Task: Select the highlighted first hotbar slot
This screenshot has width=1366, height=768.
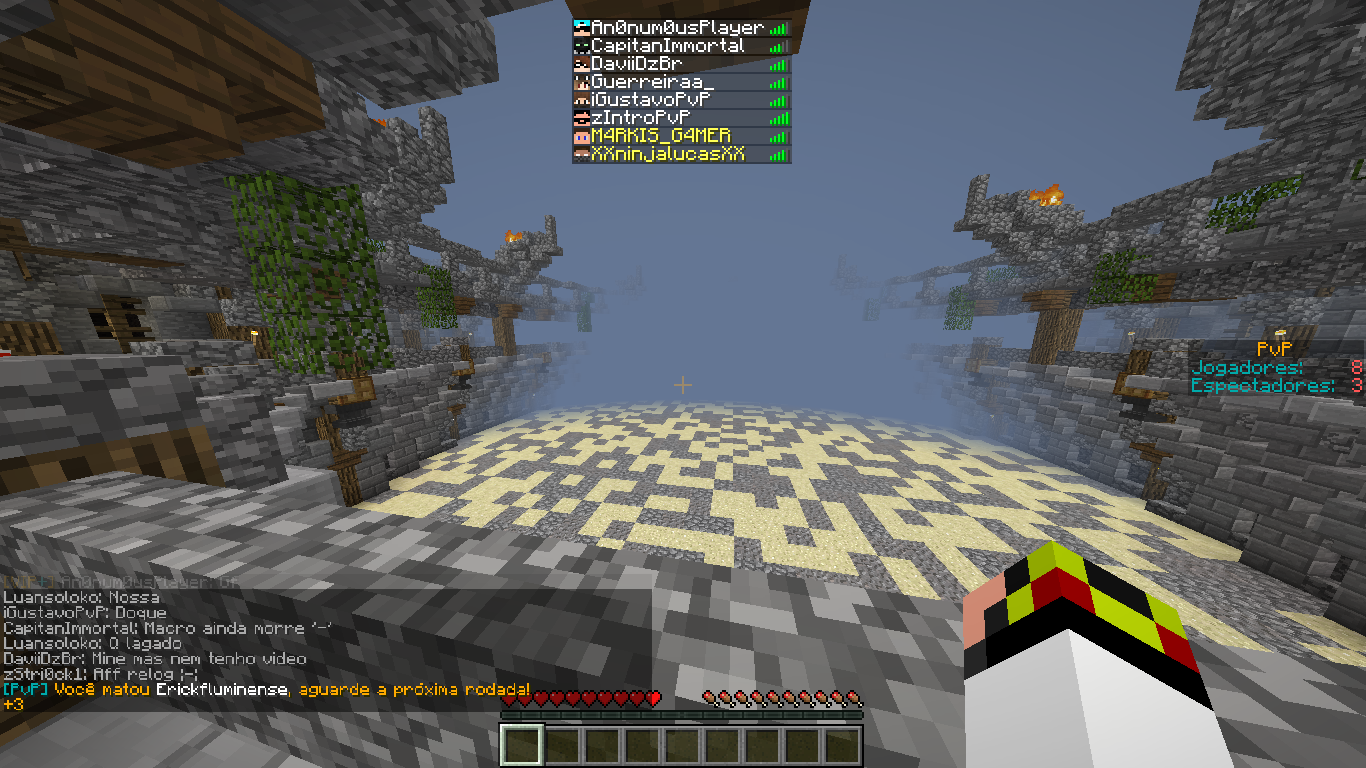Action: point(522,745)
